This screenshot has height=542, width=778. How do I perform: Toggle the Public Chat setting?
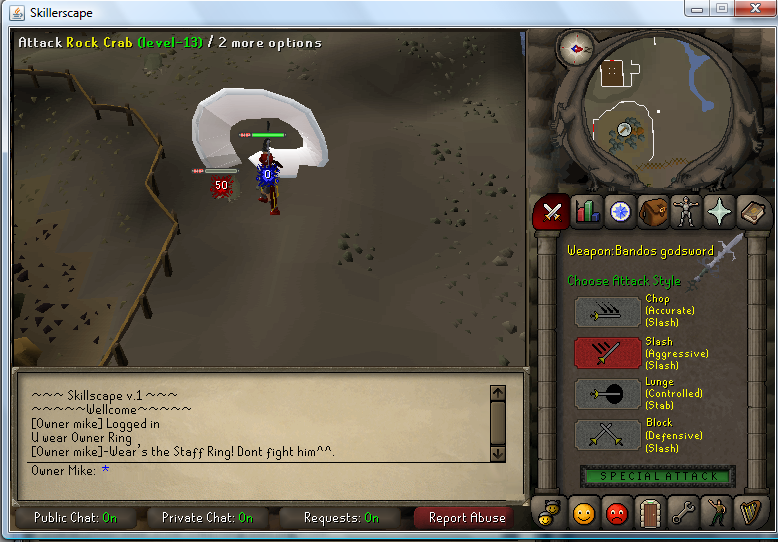75,518
